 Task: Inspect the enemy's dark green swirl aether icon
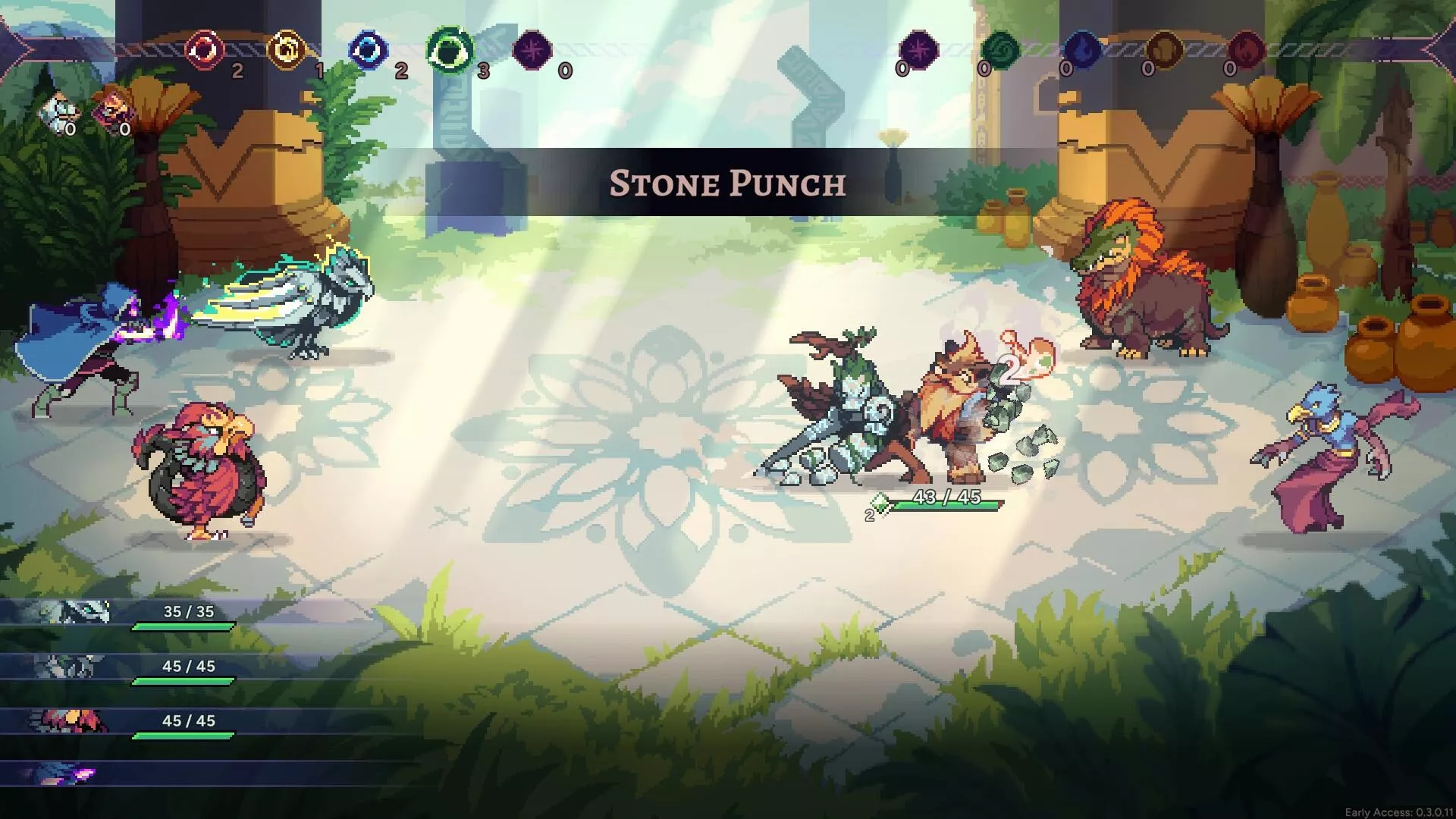click(x=1000, y=50)
